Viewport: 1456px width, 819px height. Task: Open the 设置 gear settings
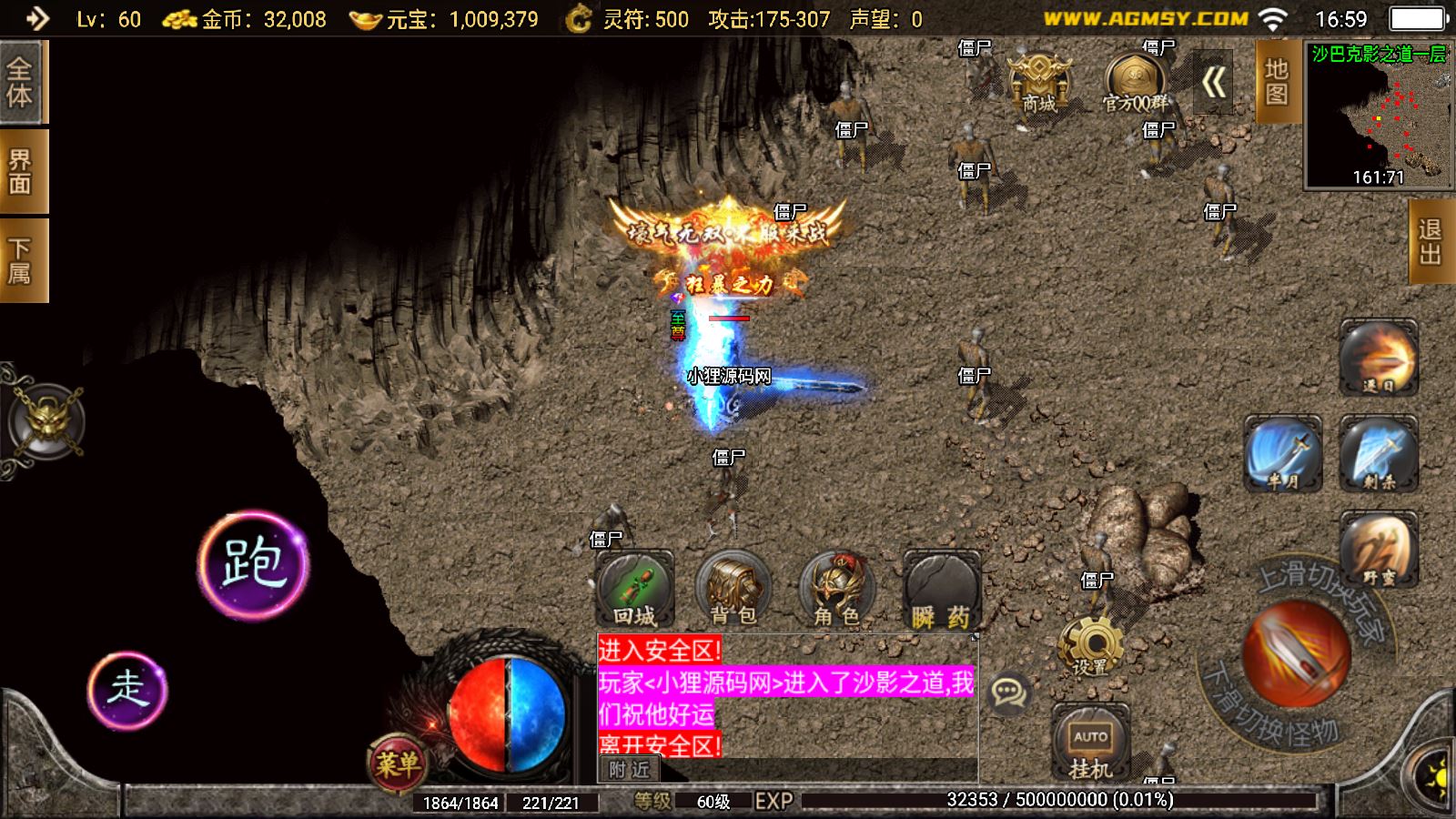1090,644
